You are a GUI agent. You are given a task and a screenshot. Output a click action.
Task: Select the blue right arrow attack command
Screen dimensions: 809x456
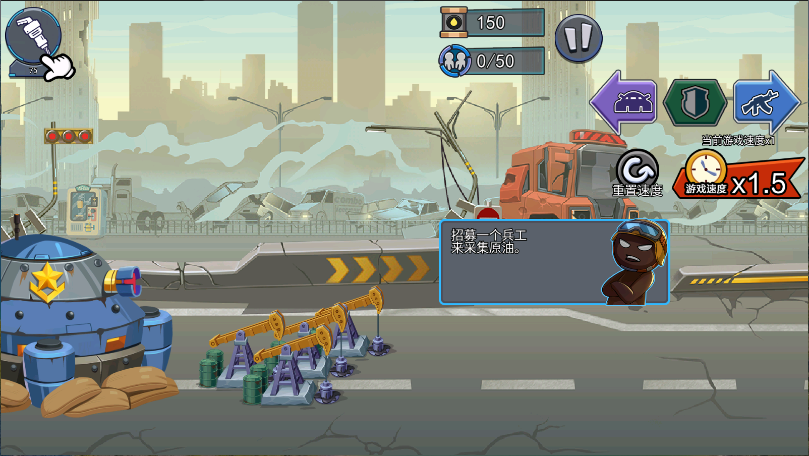766,103
